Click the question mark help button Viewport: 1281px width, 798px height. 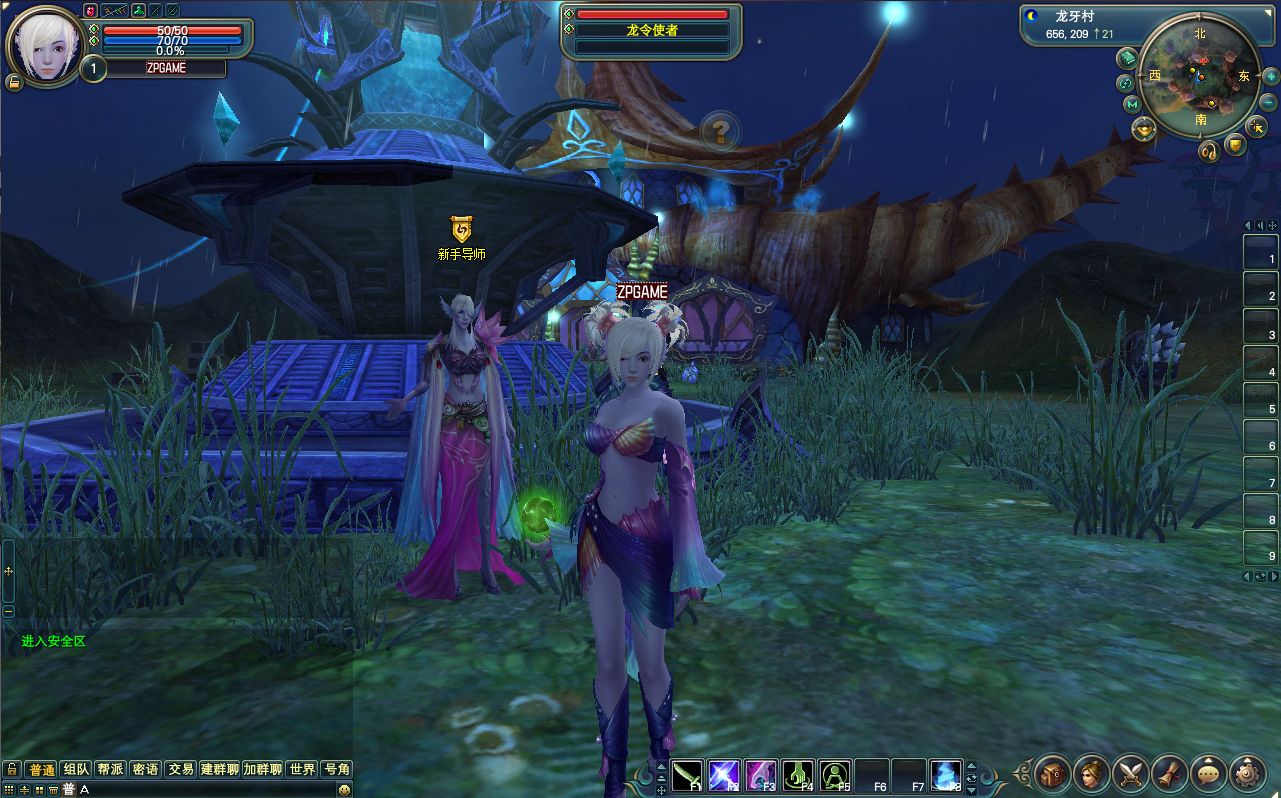[x=719, y=130]
